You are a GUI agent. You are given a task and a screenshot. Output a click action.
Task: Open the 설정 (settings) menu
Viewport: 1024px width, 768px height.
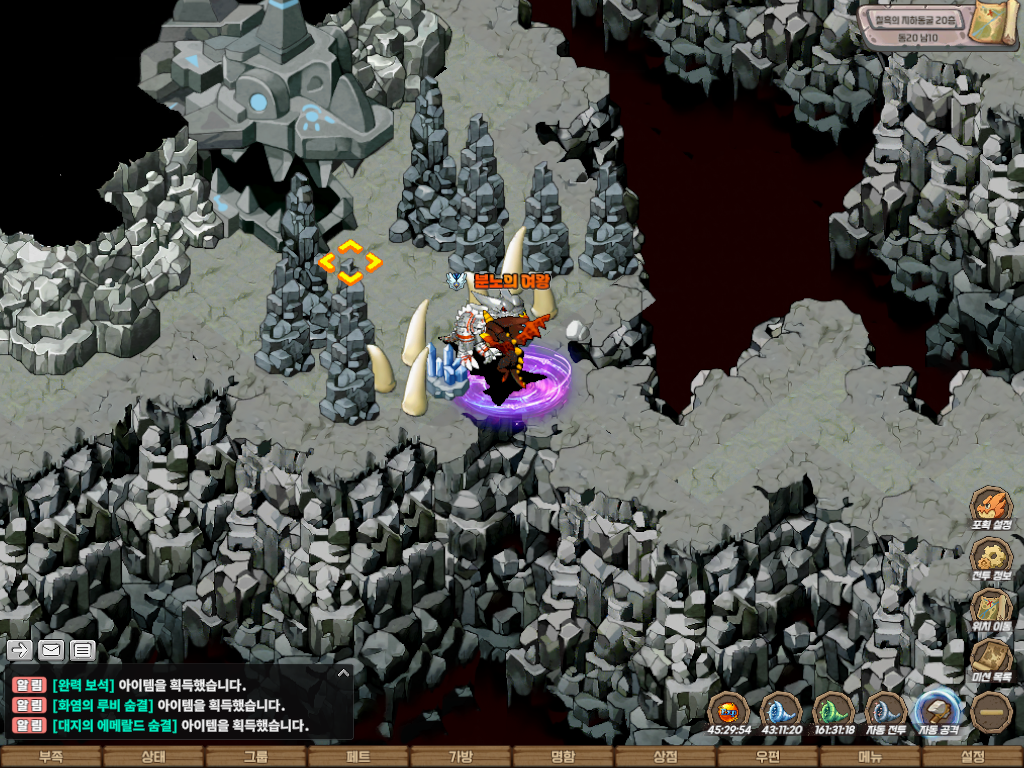coord(972,757)
